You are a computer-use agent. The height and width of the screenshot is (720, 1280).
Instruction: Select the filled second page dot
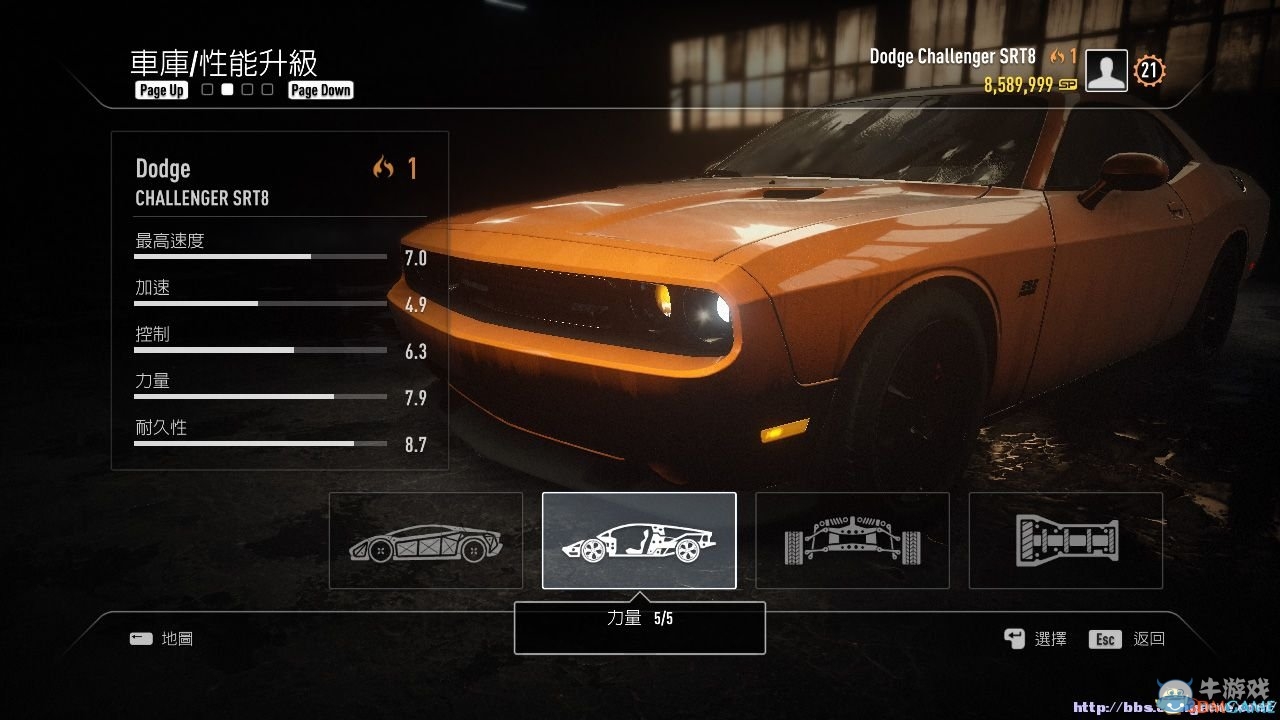point(226,89)
